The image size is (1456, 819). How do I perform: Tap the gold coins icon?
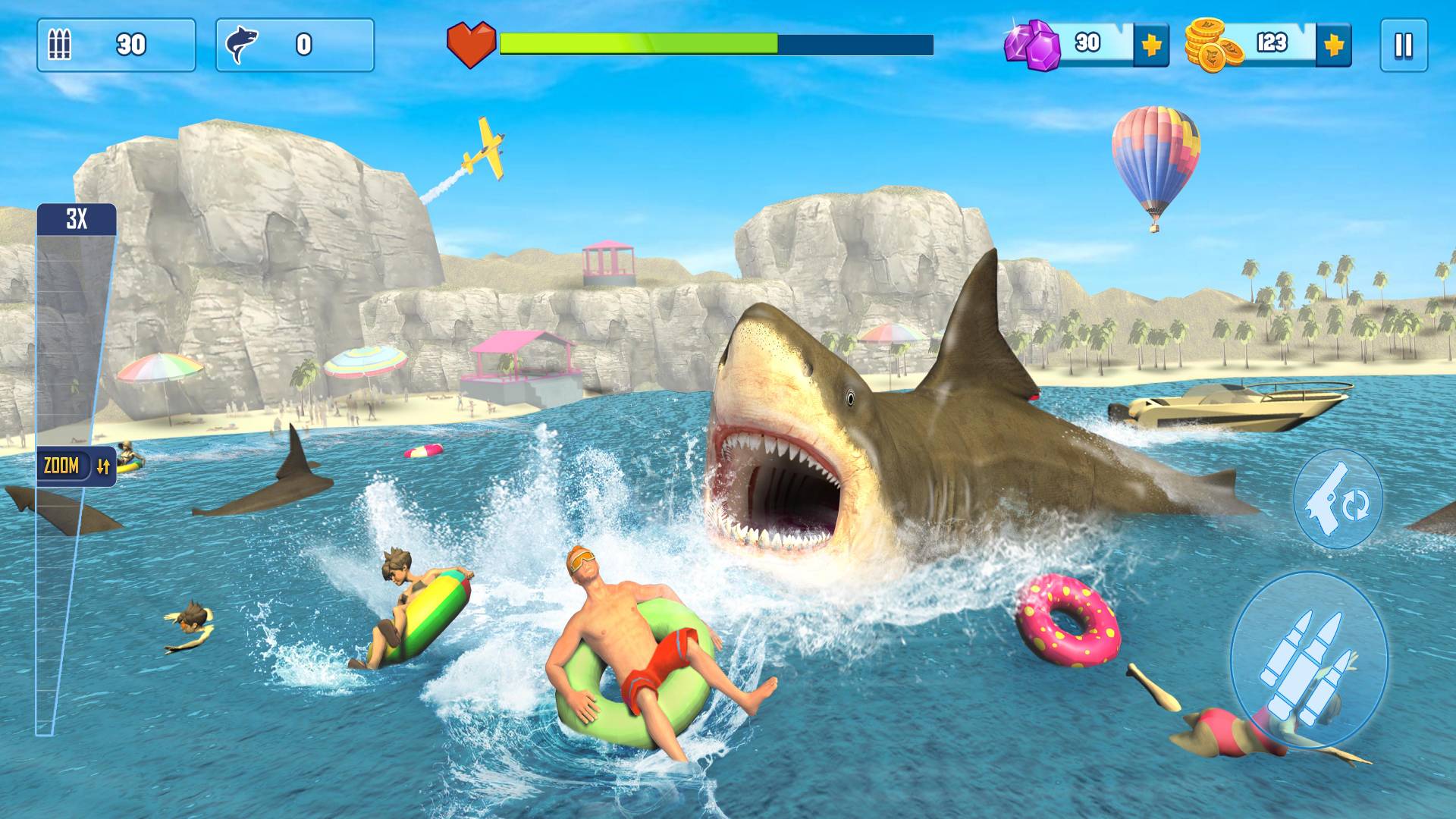tap(1212, 45)
